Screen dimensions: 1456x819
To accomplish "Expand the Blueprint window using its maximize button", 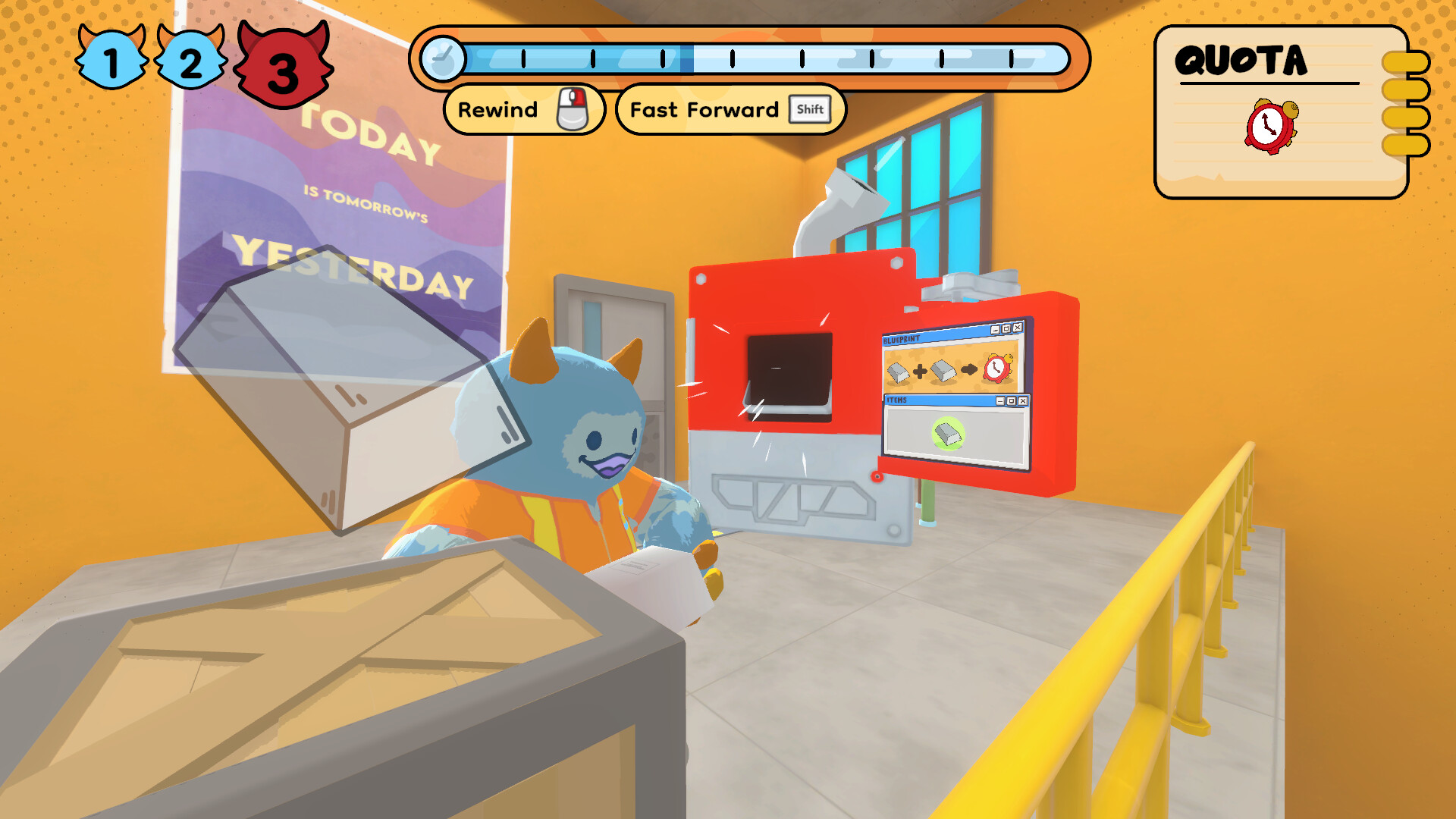I will 1006,328.
